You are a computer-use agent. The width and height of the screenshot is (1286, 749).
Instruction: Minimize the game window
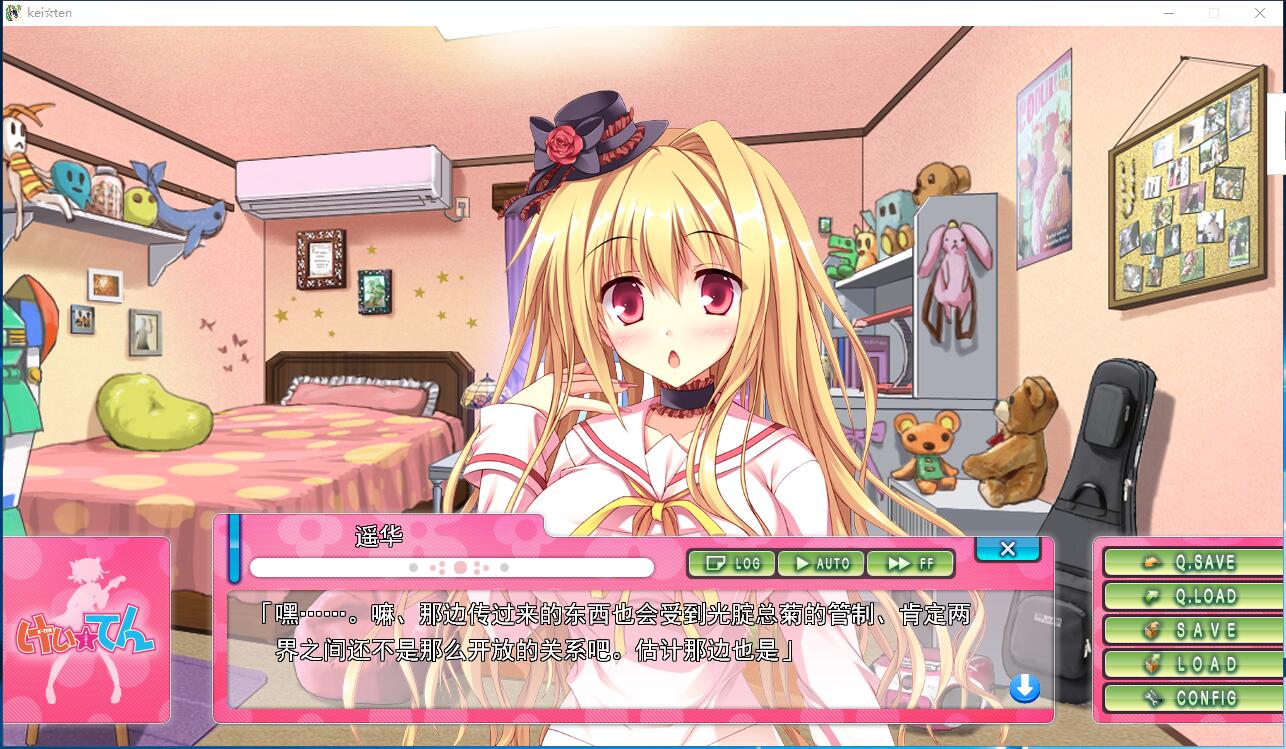tap(1169, 13)
